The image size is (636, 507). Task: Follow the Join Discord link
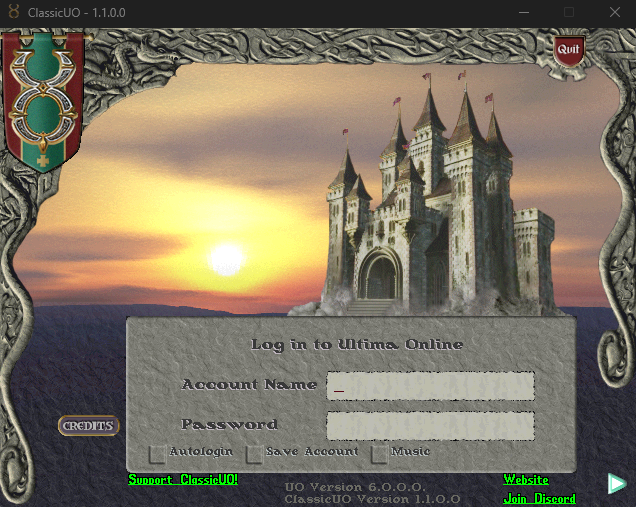pyautogui.click(x=539, y=498)
